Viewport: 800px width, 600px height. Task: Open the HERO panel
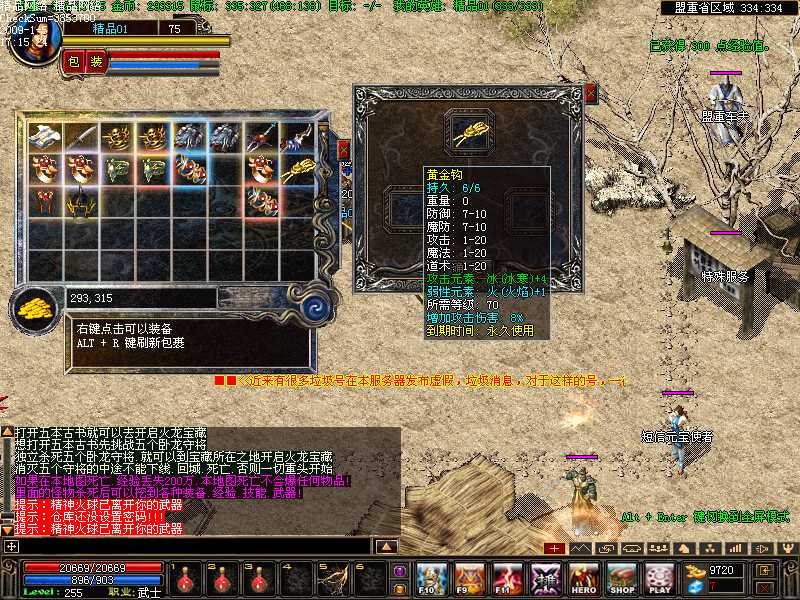coord(584,578)
